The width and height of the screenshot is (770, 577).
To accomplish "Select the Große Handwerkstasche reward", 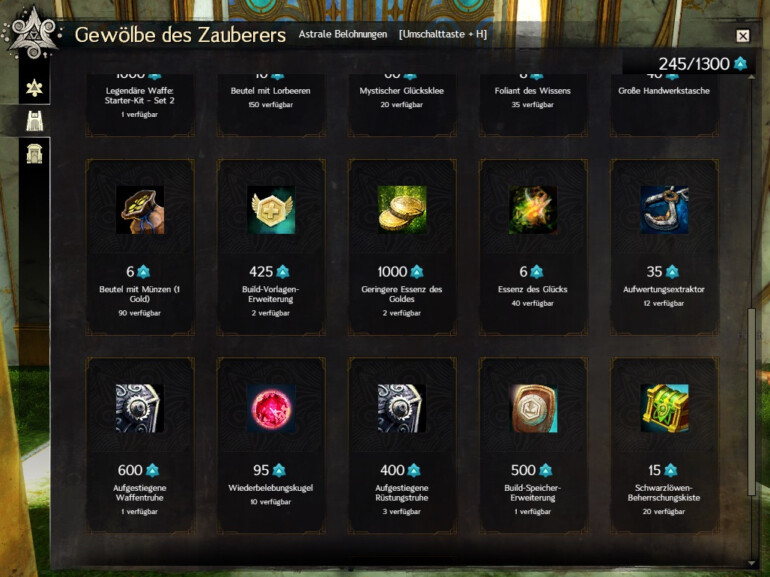I will 664,95.
